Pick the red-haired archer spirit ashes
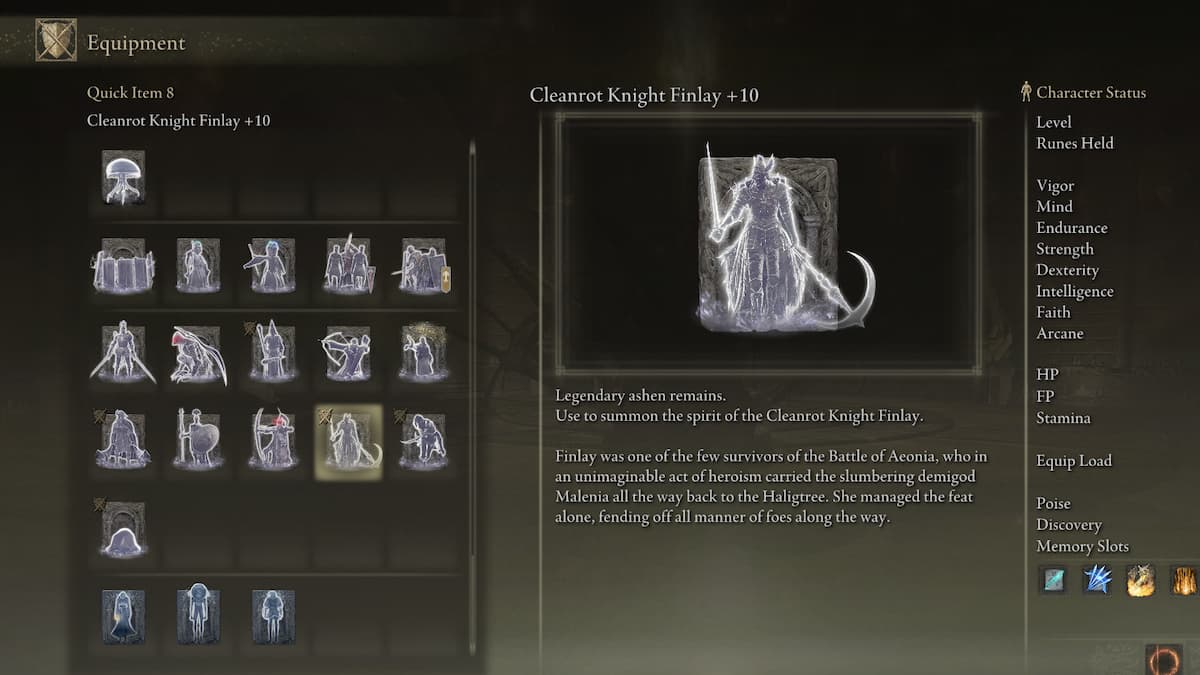The height and width of the screenshot is (675, 1200). click(x=273, y=441)
